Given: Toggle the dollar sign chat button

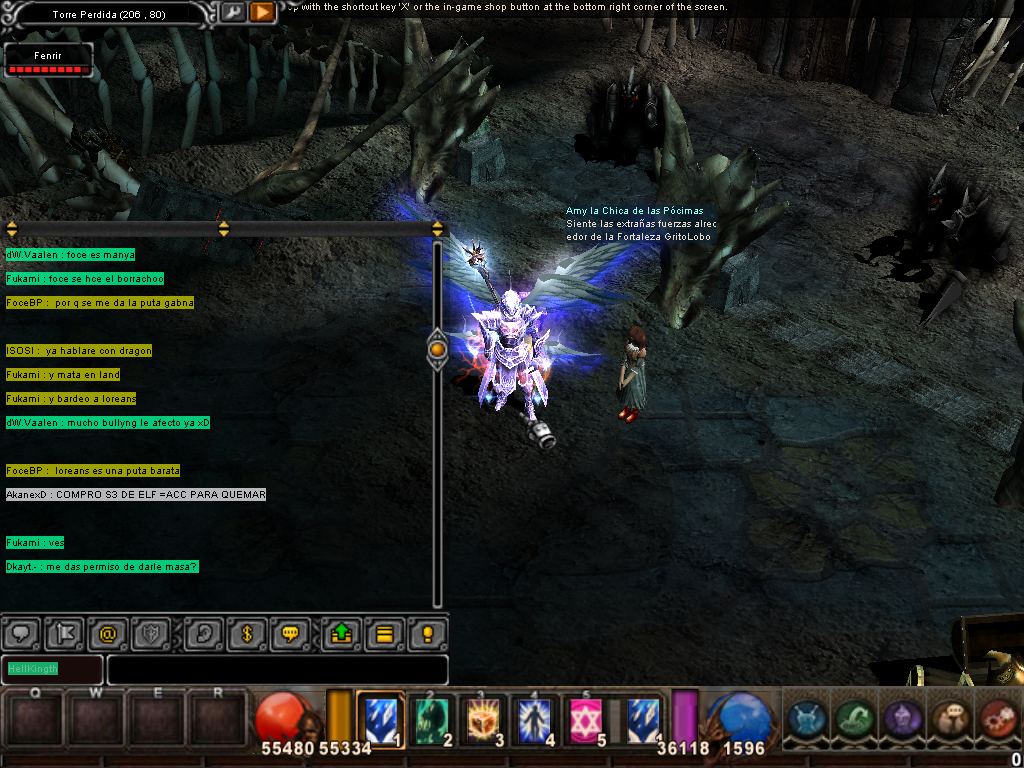Looking at the screenshot, I should 247,634.
